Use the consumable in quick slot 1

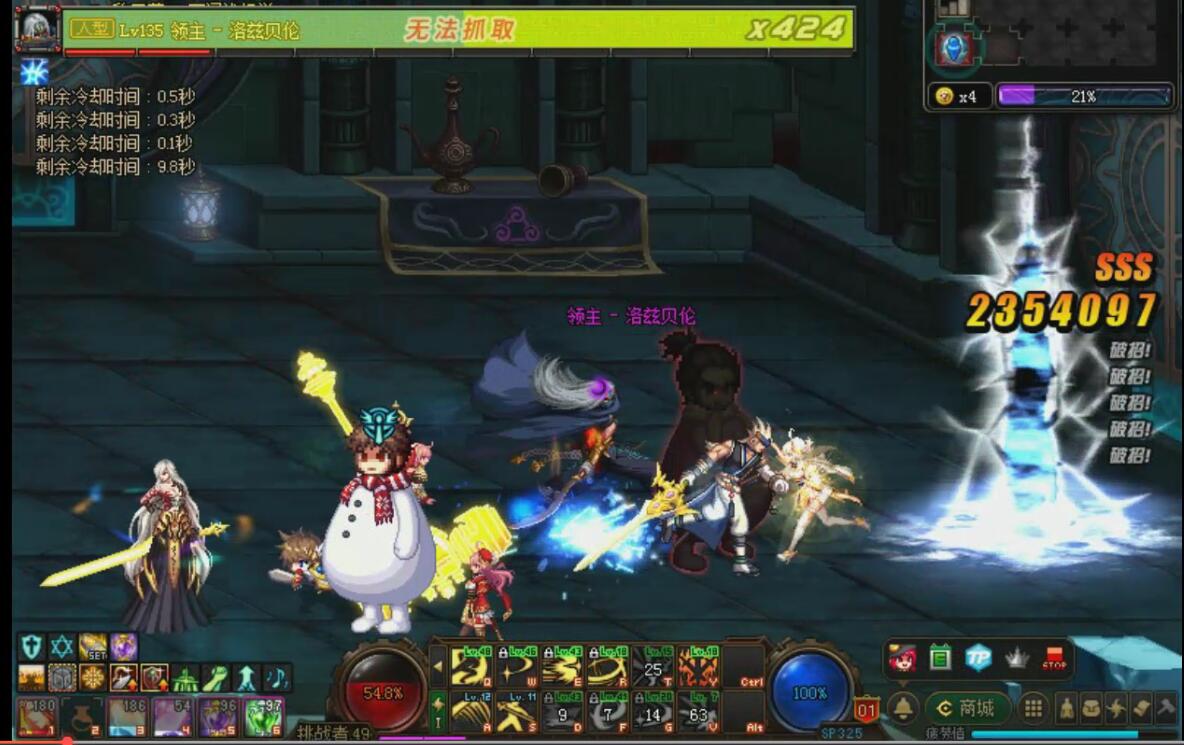point(36,717)
